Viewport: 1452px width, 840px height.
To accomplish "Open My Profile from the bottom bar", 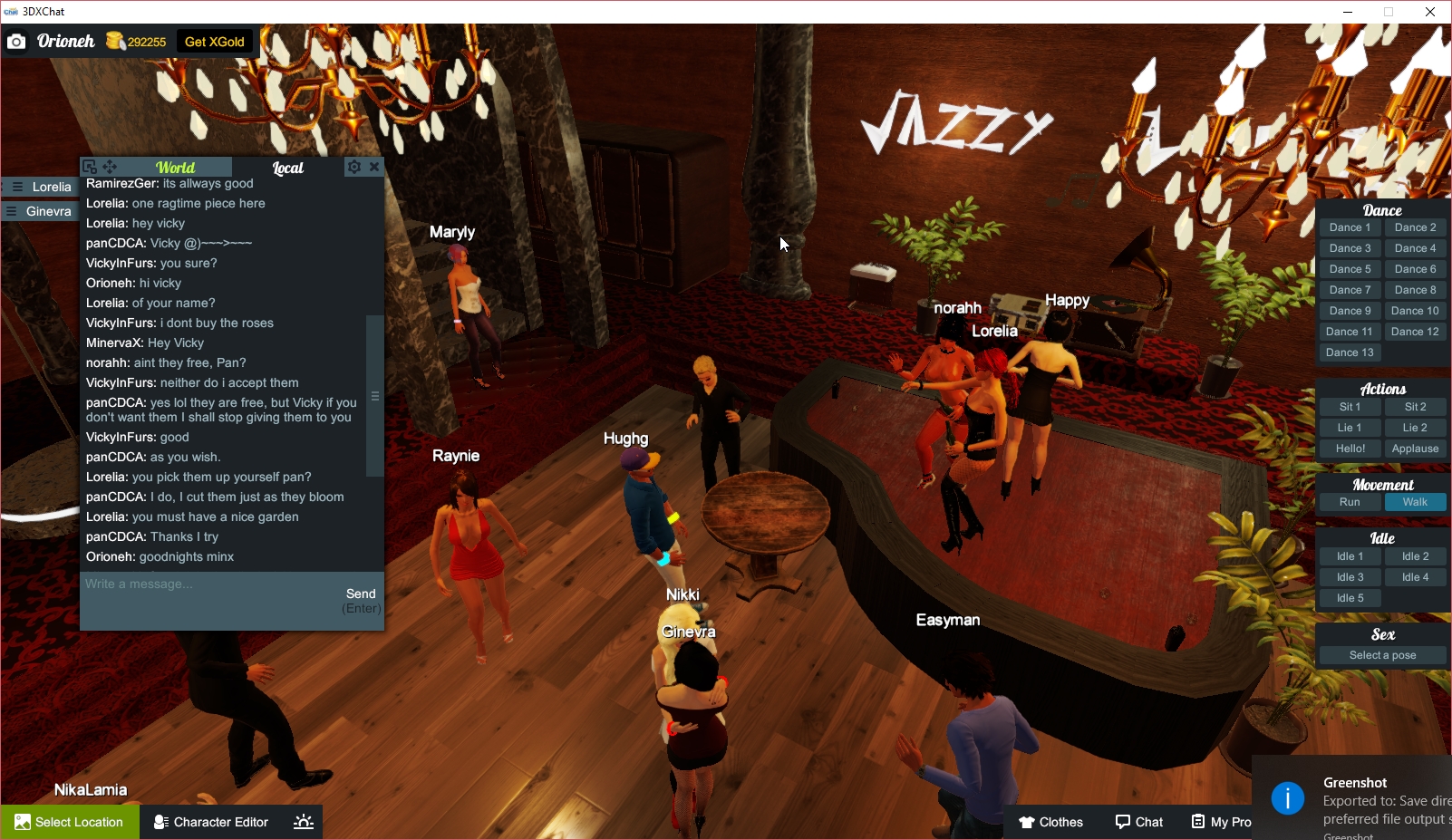I will pos(1222,822).
